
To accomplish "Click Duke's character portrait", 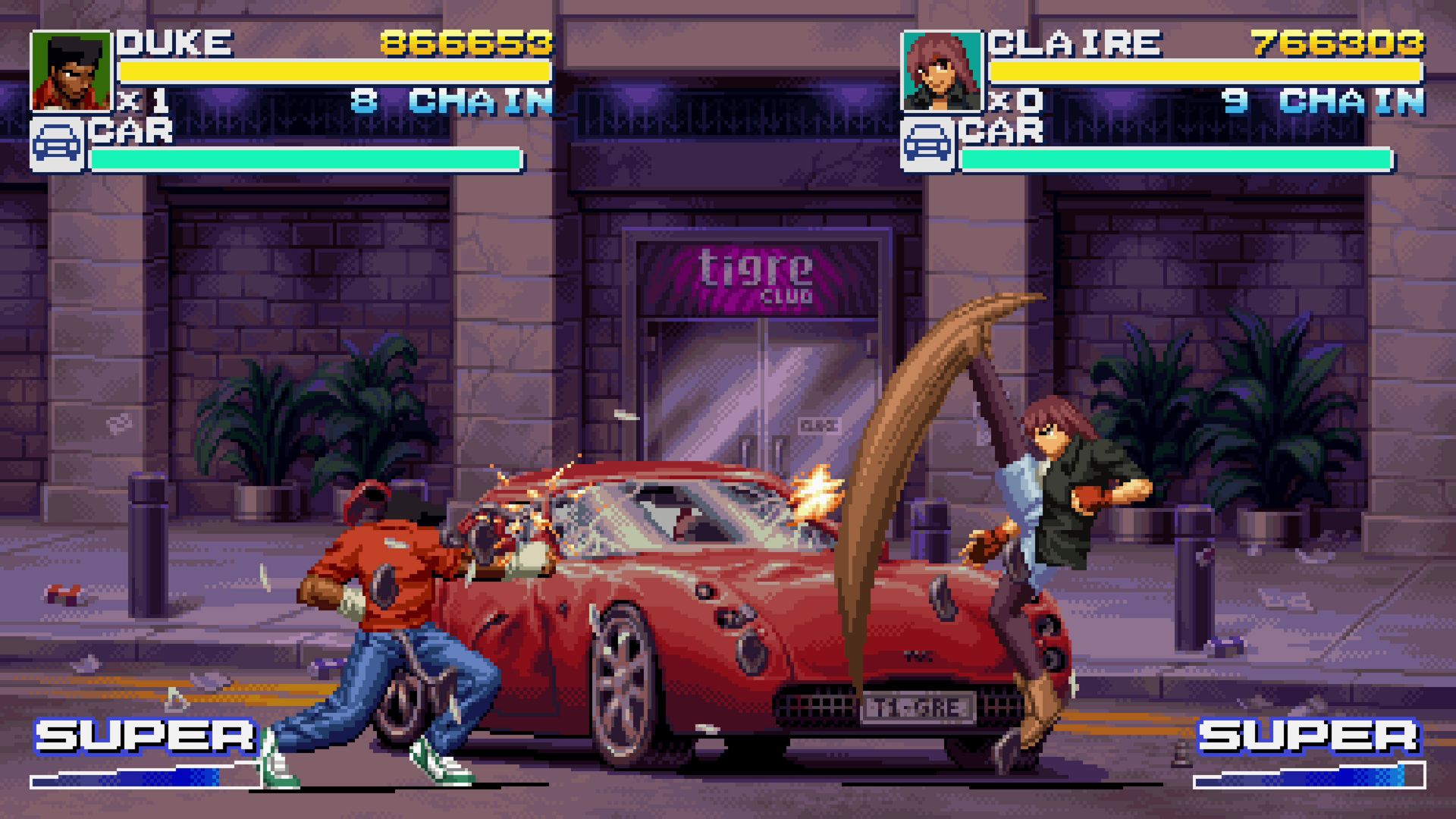I will 71,71.
